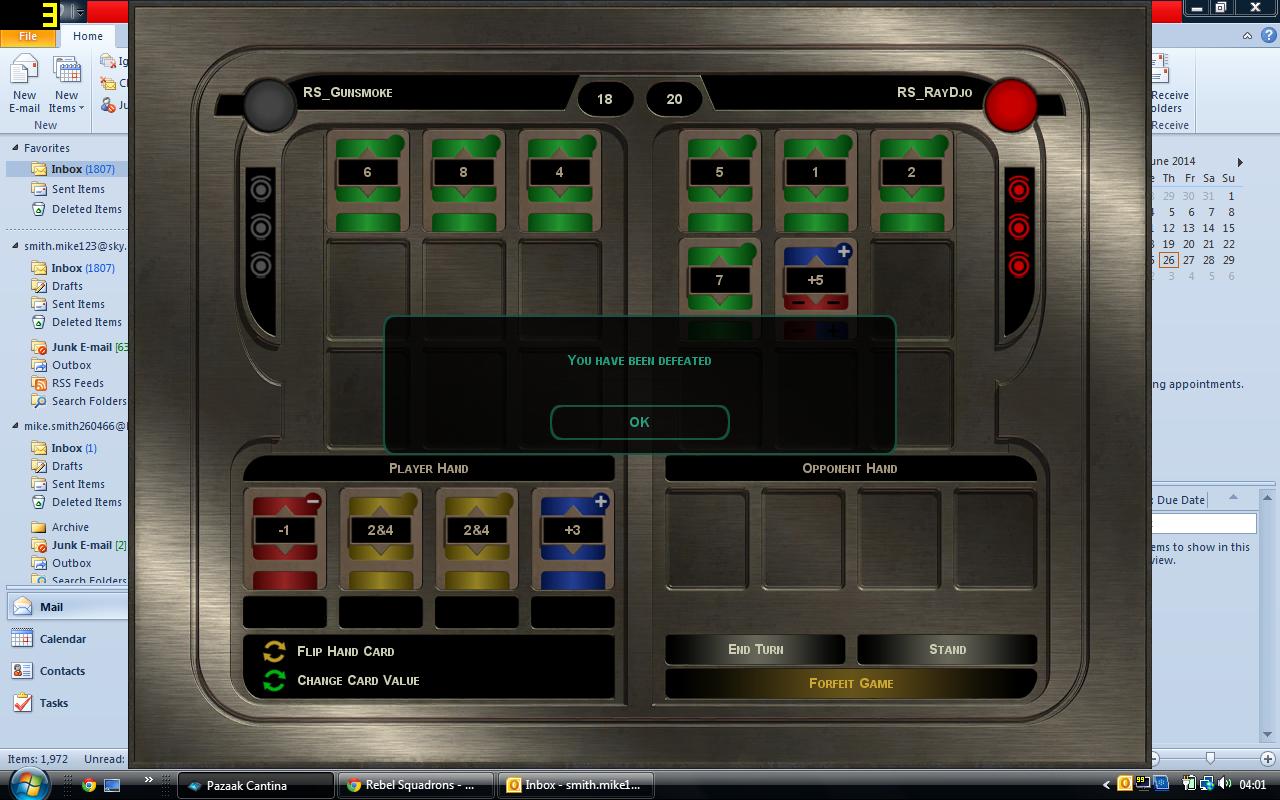Activate Change Card Value option
Viewport: 1280px width, 800px height.
pos(357,680)
